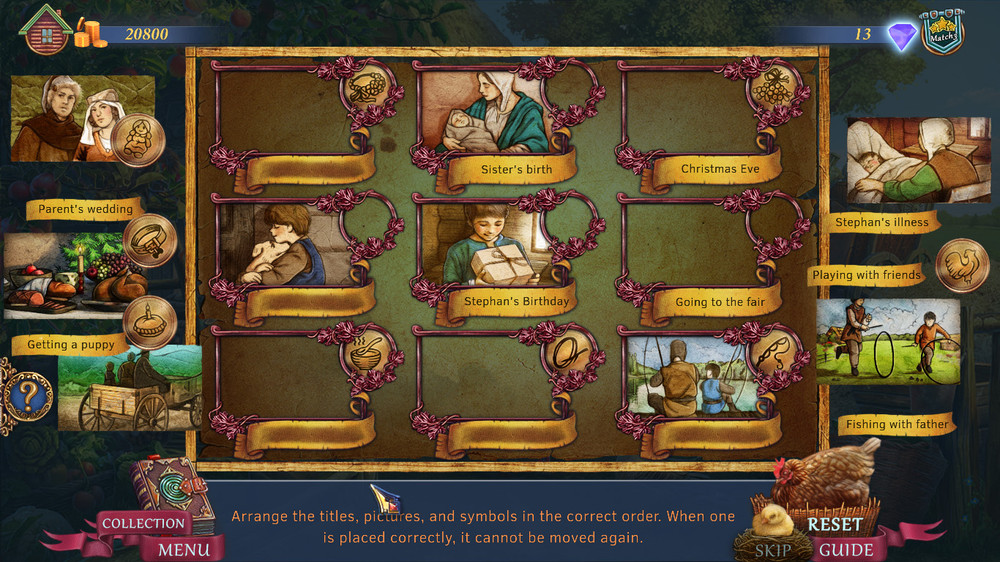This screenshot has width=1000, height=562.
Task: Open the Menu button
Action: click(184, 549)
